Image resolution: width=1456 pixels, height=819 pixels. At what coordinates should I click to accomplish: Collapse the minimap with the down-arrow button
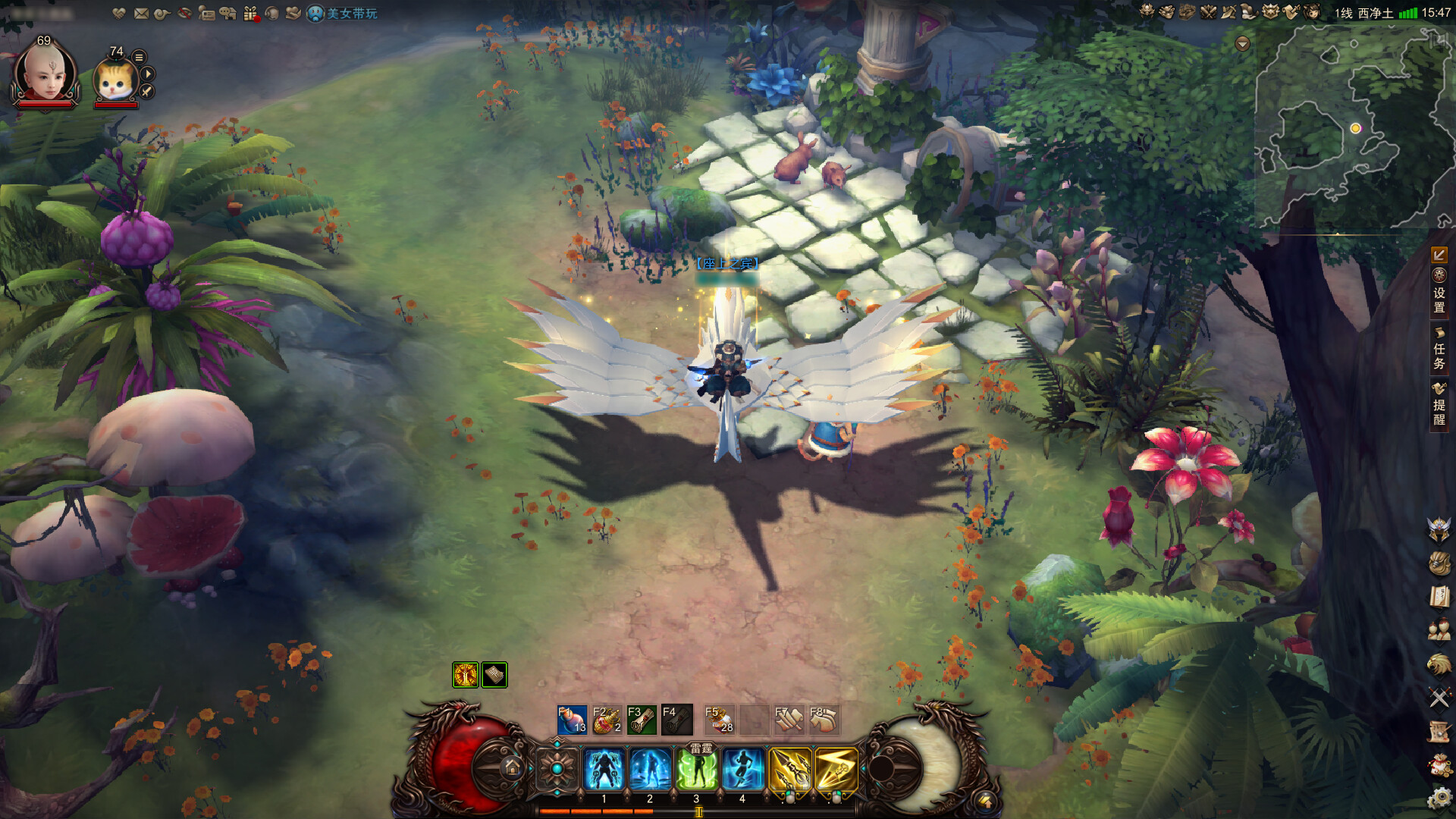point(1242,44)
